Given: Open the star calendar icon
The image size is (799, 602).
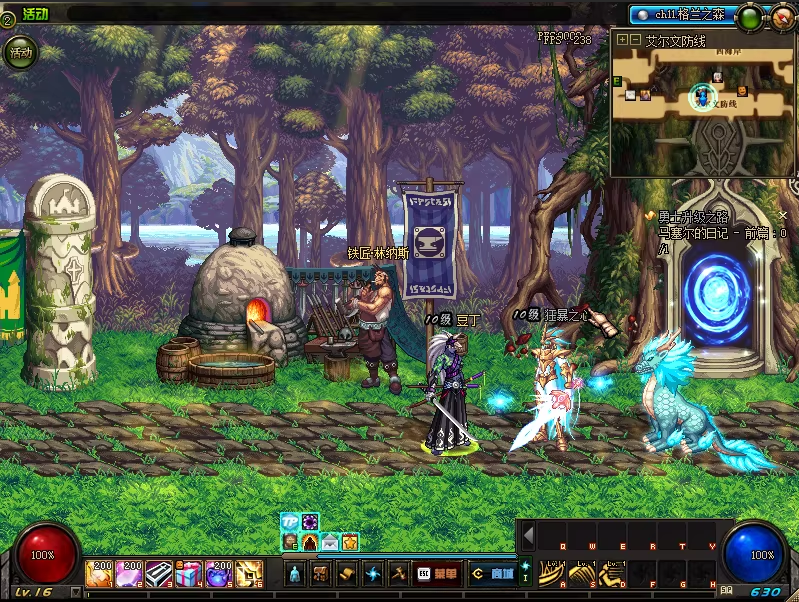Looking at the screenshot, I should point(350,542).
